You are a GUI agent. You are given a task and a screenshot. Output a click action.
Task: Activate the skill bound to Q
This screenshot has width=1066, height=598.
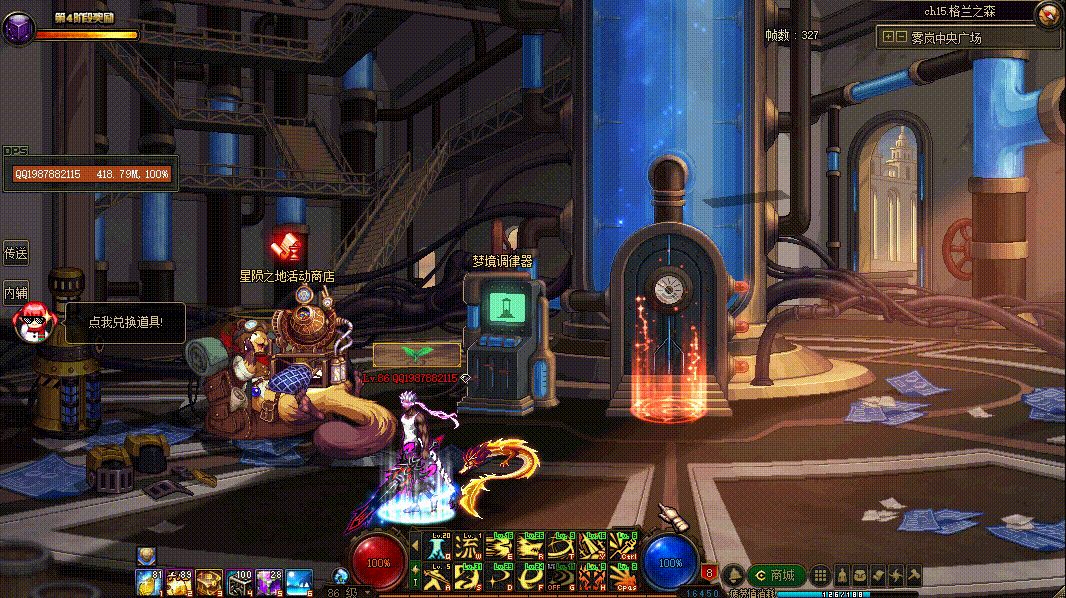click(438, 547)
